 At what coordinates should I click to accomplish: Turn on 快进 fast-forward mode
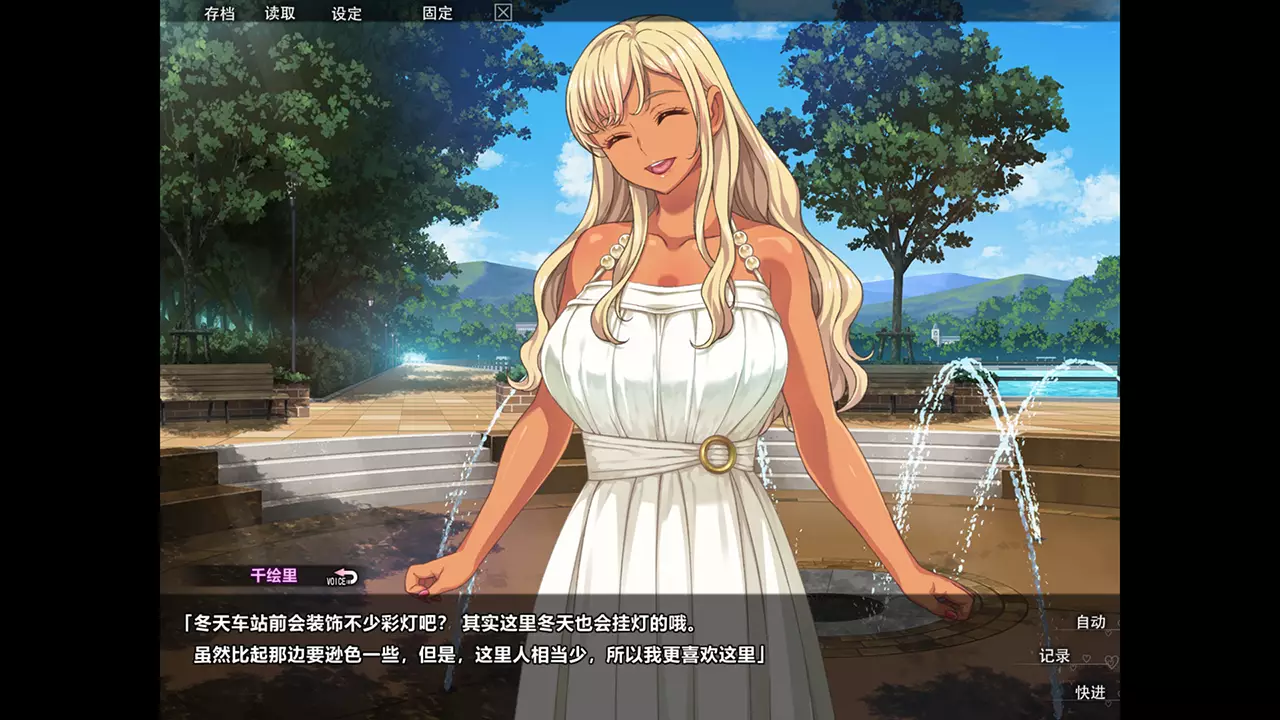tap(1091, 691)
